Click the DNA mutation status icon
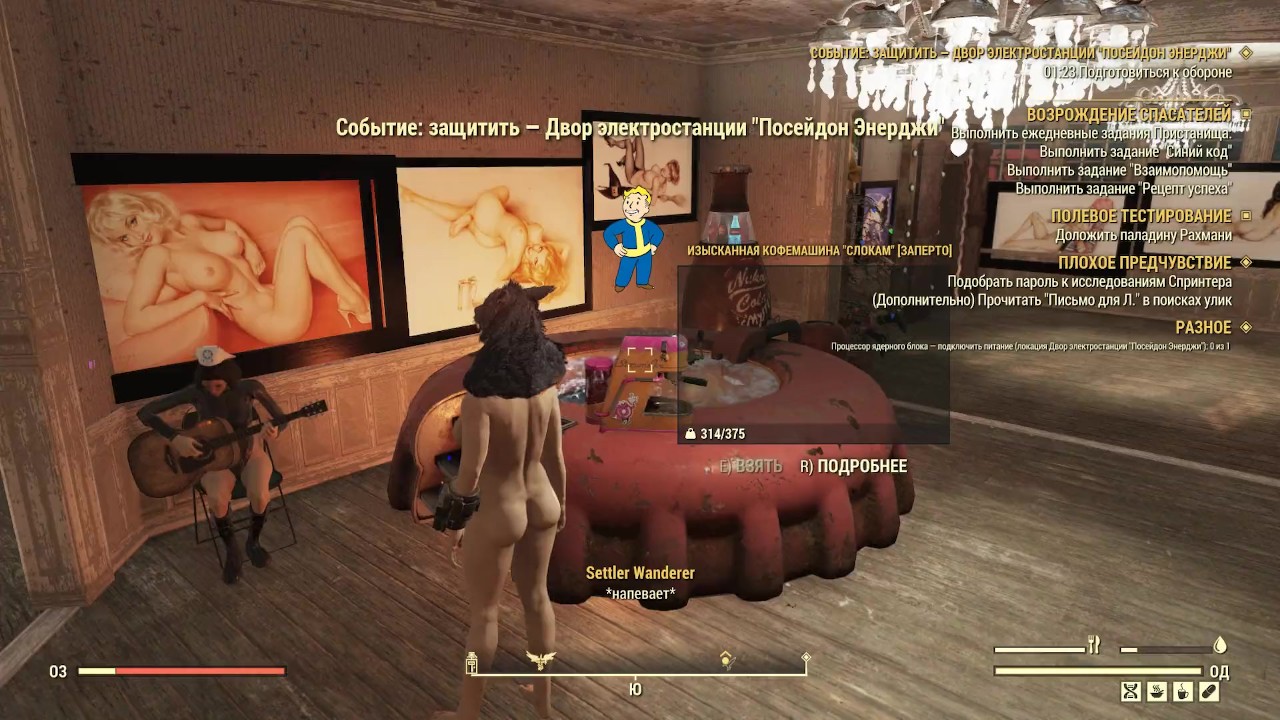 tap(1130, 692)
